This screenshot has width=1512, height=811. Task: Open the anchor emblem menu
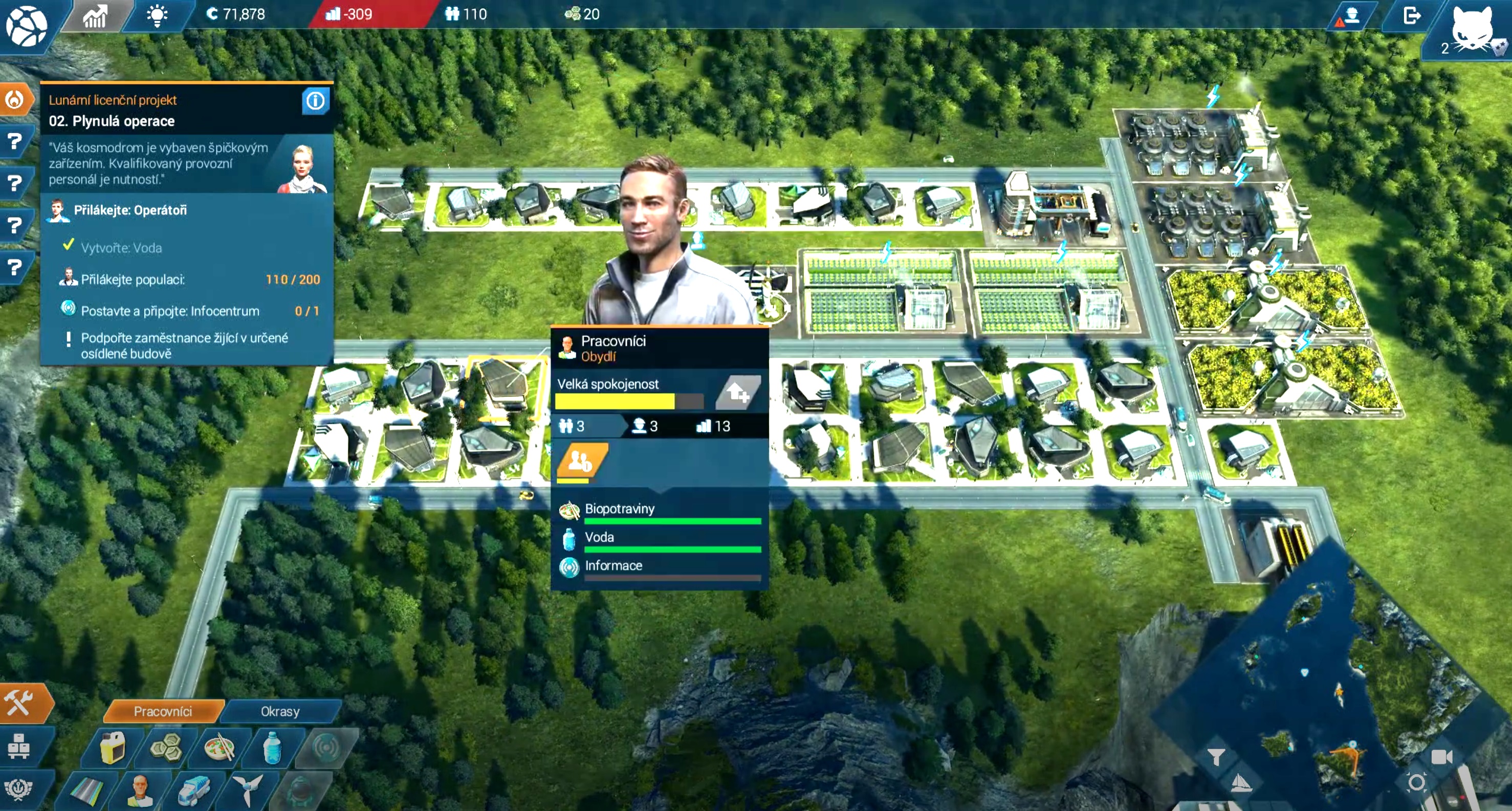click(x=19, y=788)
